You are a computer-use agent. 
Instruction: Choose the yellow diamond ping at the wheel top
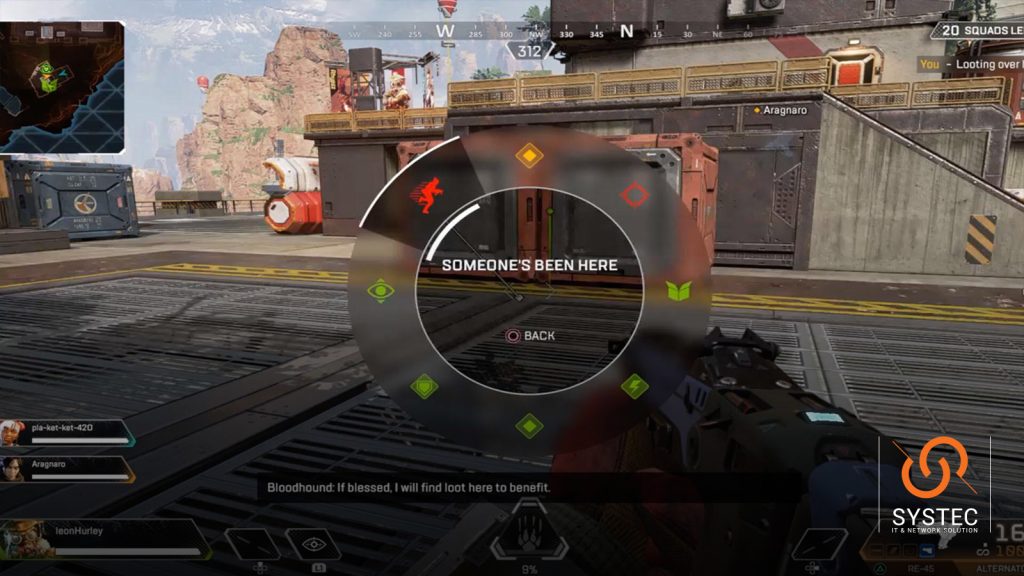528,156
